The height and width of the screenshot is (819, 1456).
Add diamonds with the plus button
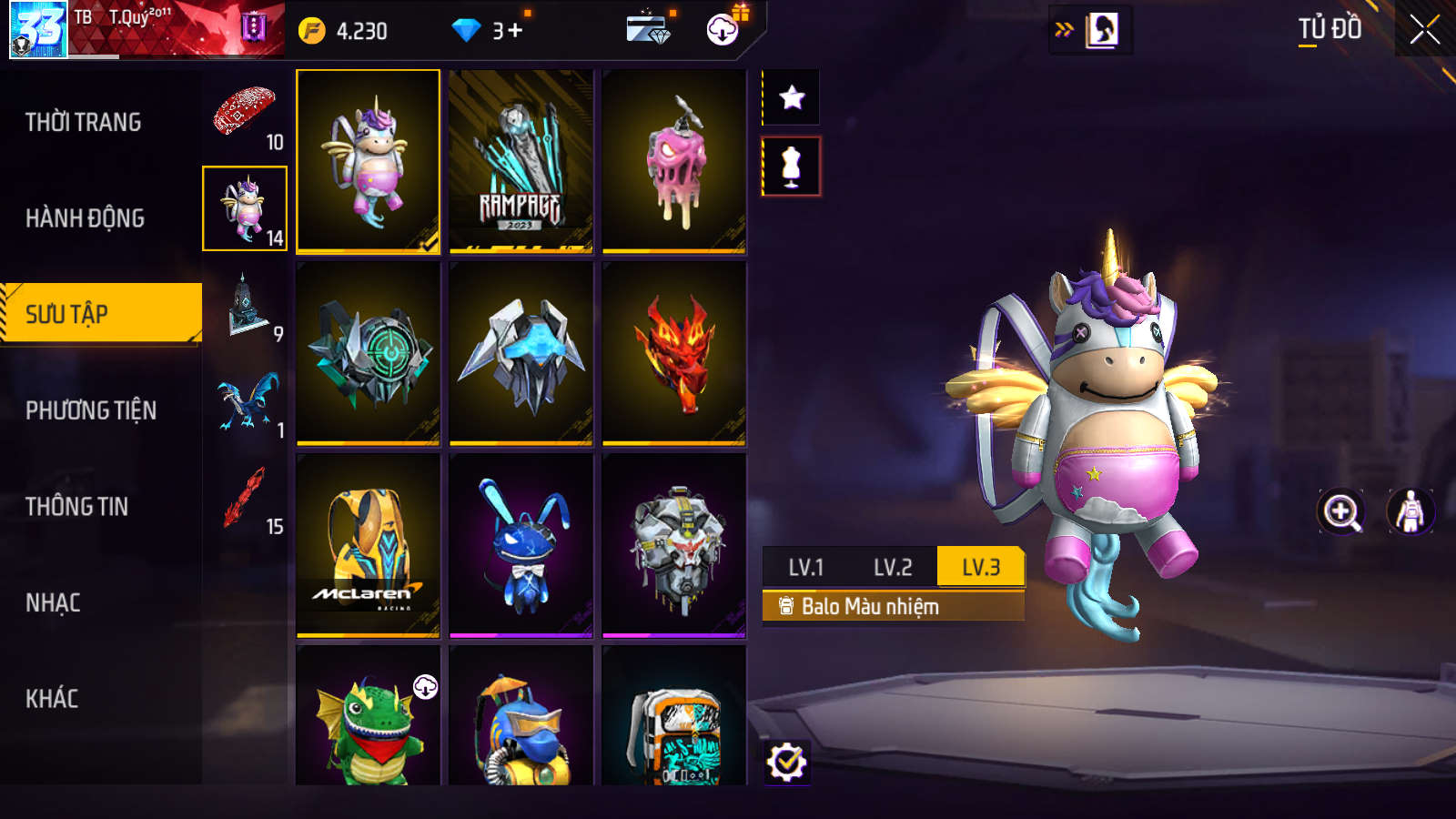[515, 31]
